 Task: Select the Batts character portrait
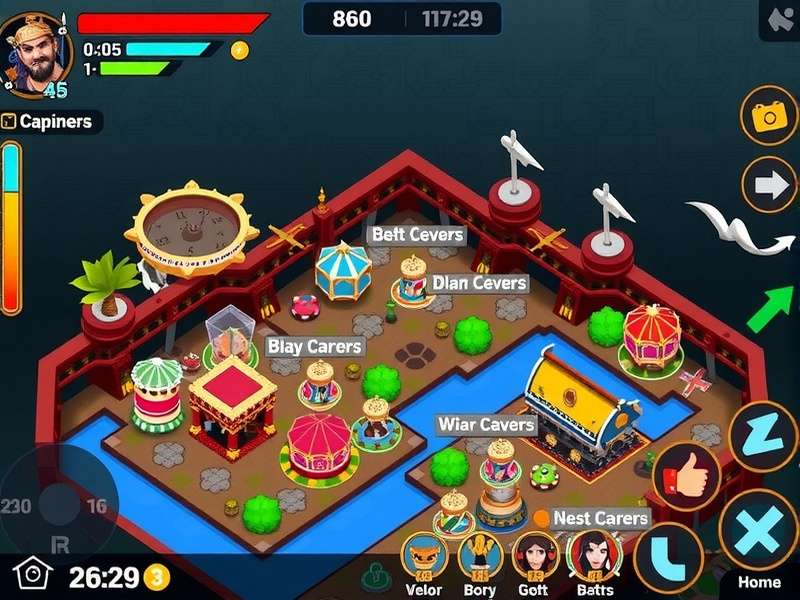click(x=593, y=556)
